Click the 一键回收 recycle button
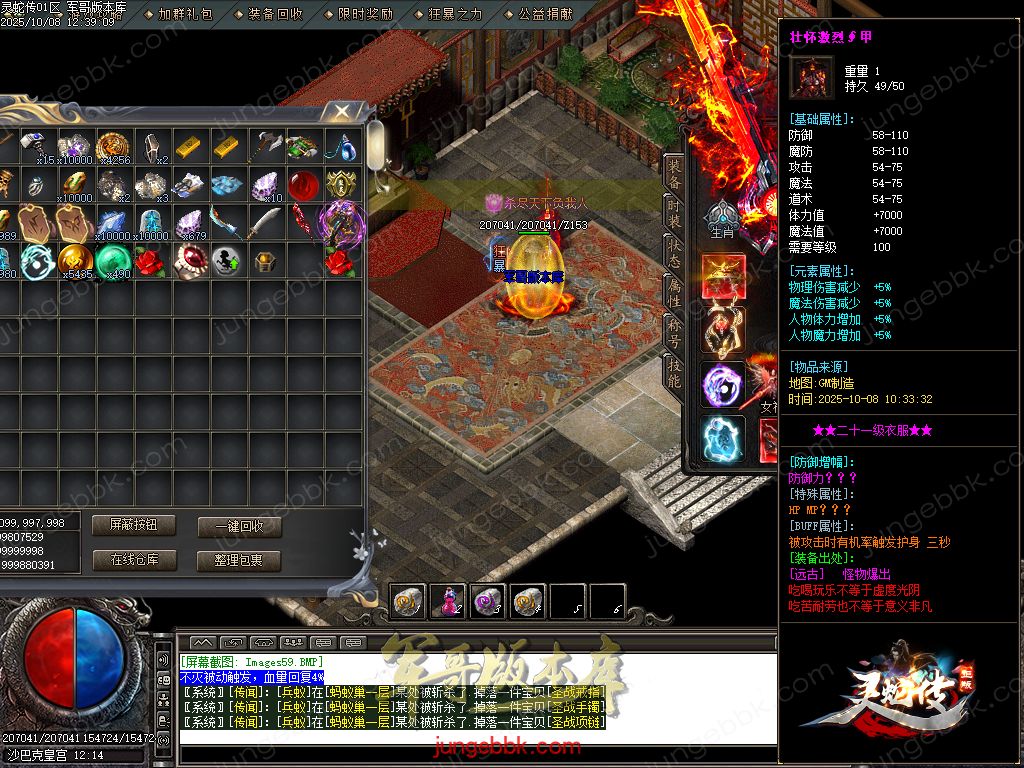The height and width of the screenshot is (768, 1024). [239, 527]
